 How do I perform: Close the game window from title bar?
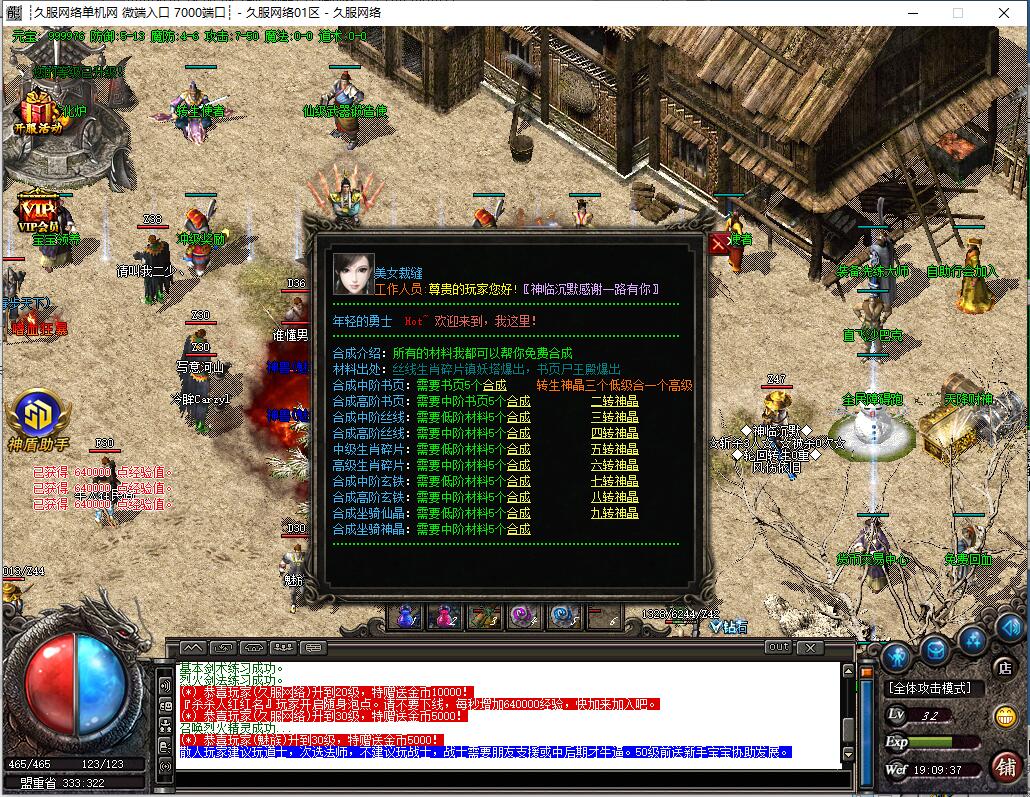1004,13
